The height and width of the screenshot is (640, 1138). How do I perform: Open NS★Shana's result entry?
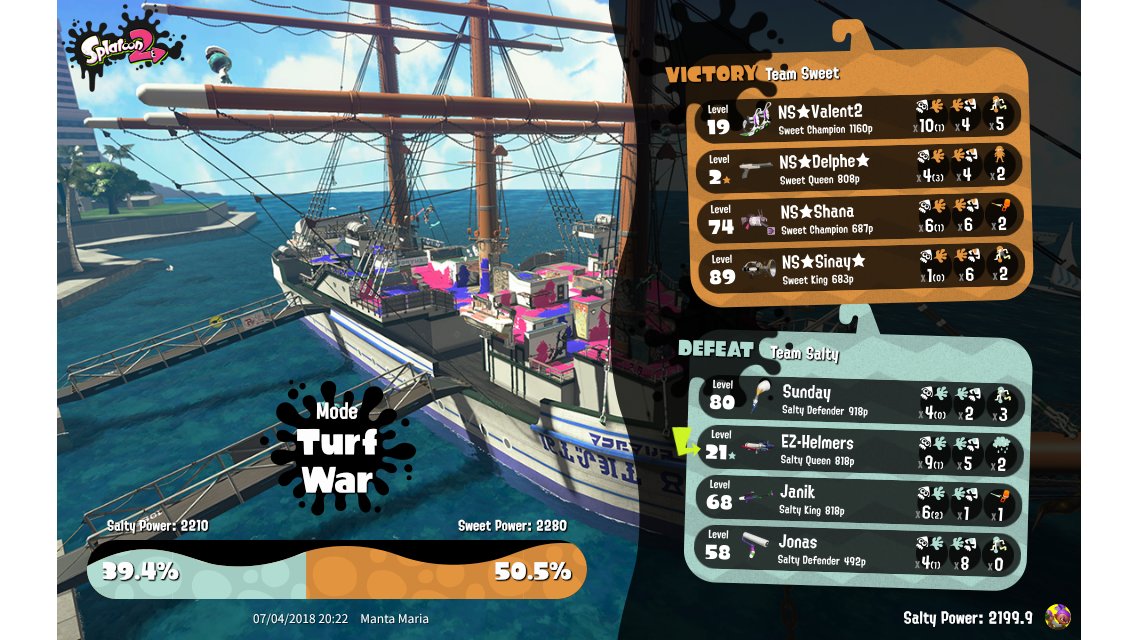[860, 217]
